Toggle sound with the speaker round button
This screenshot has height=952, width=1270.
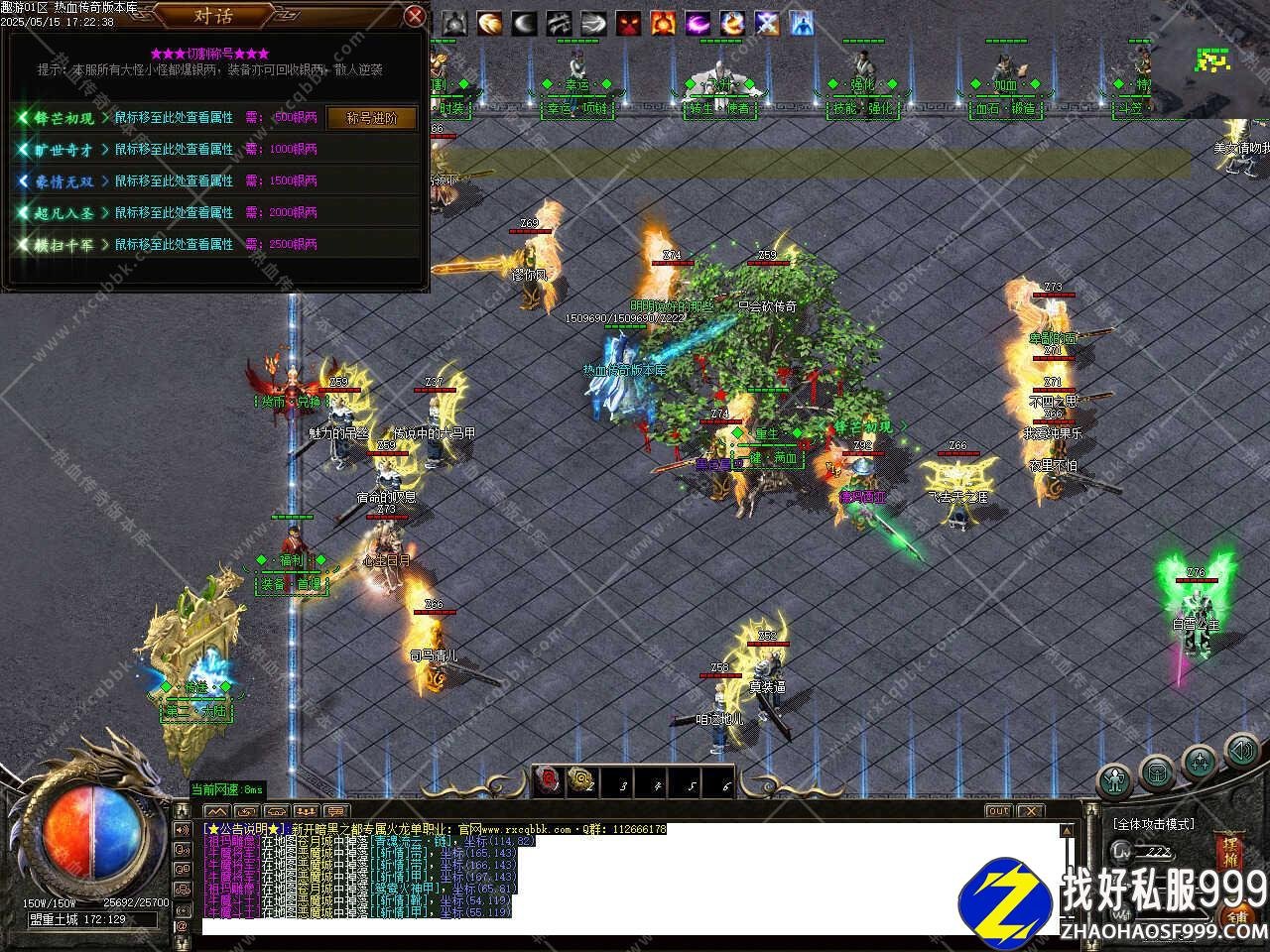[x=1241, y=751]
